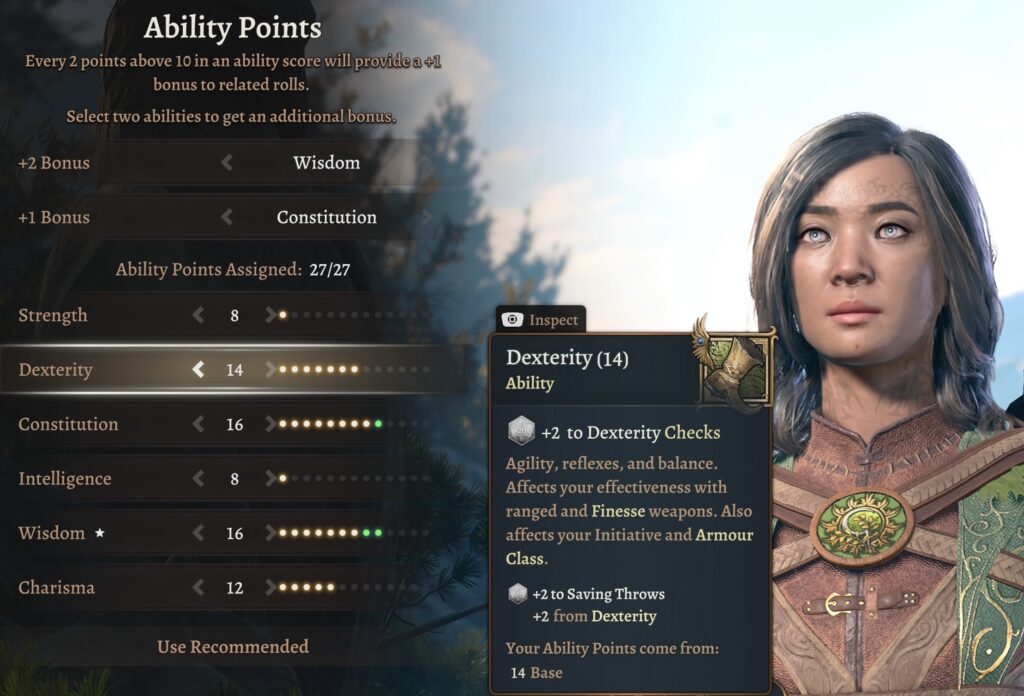This screenshot has height=696, width=1024.
Task: Select the Charisma ability row
Action: coord(56,588)
